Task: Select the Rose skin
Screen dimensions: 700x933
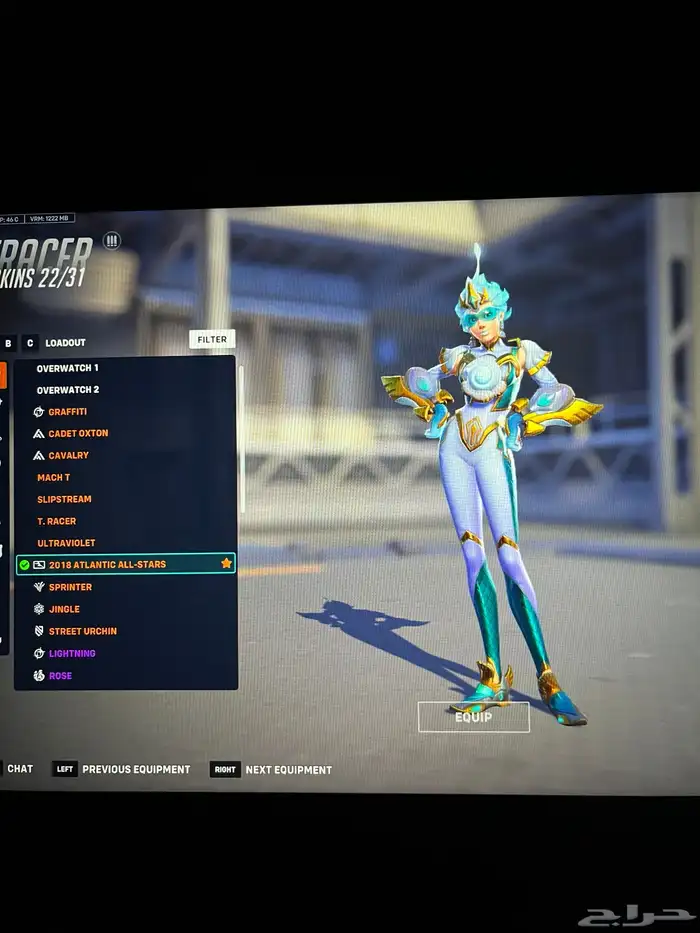Action: tap(60, 676)
